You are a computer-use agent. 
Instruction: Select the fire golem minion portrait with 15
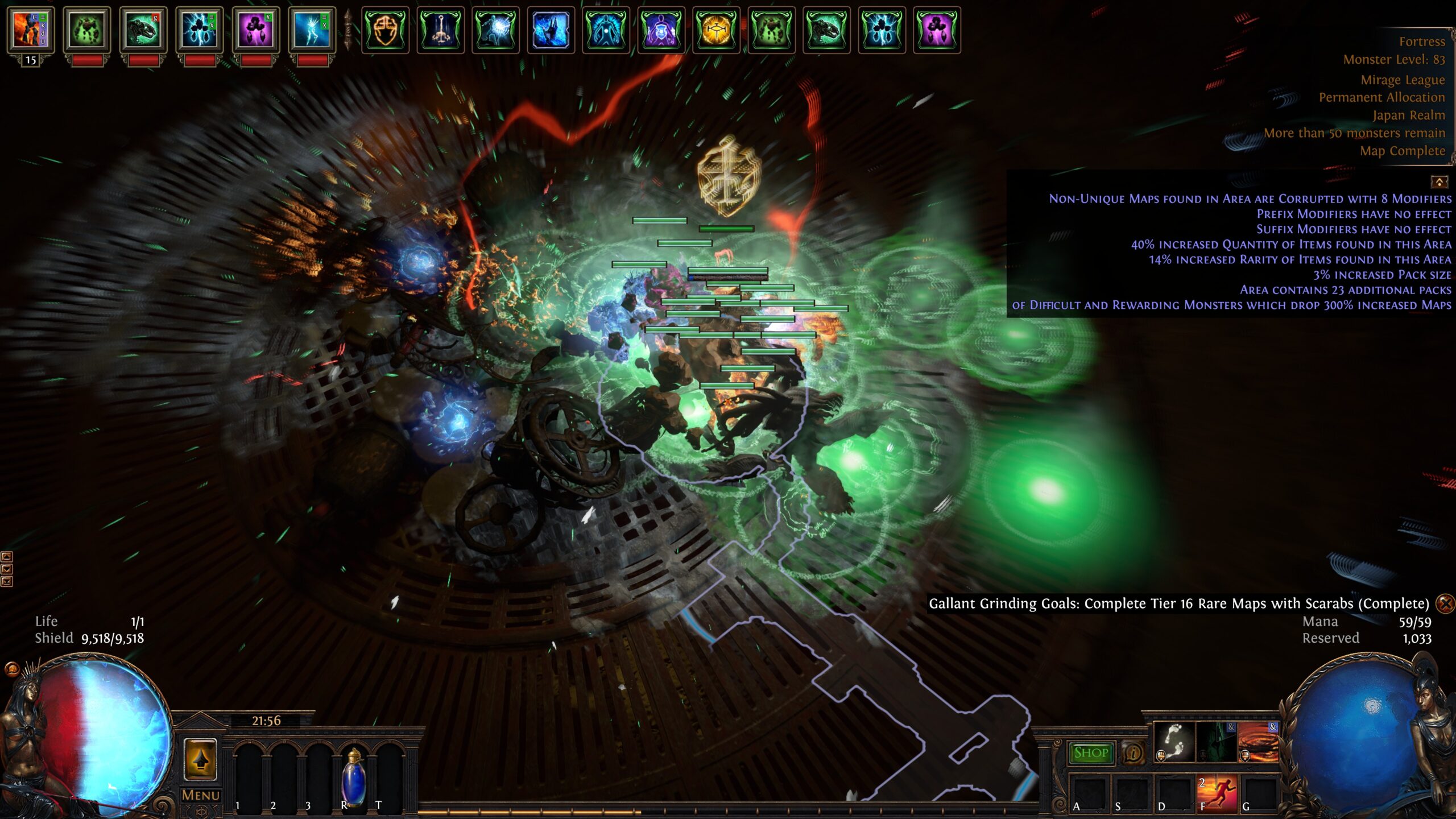(x=30, y=30)
